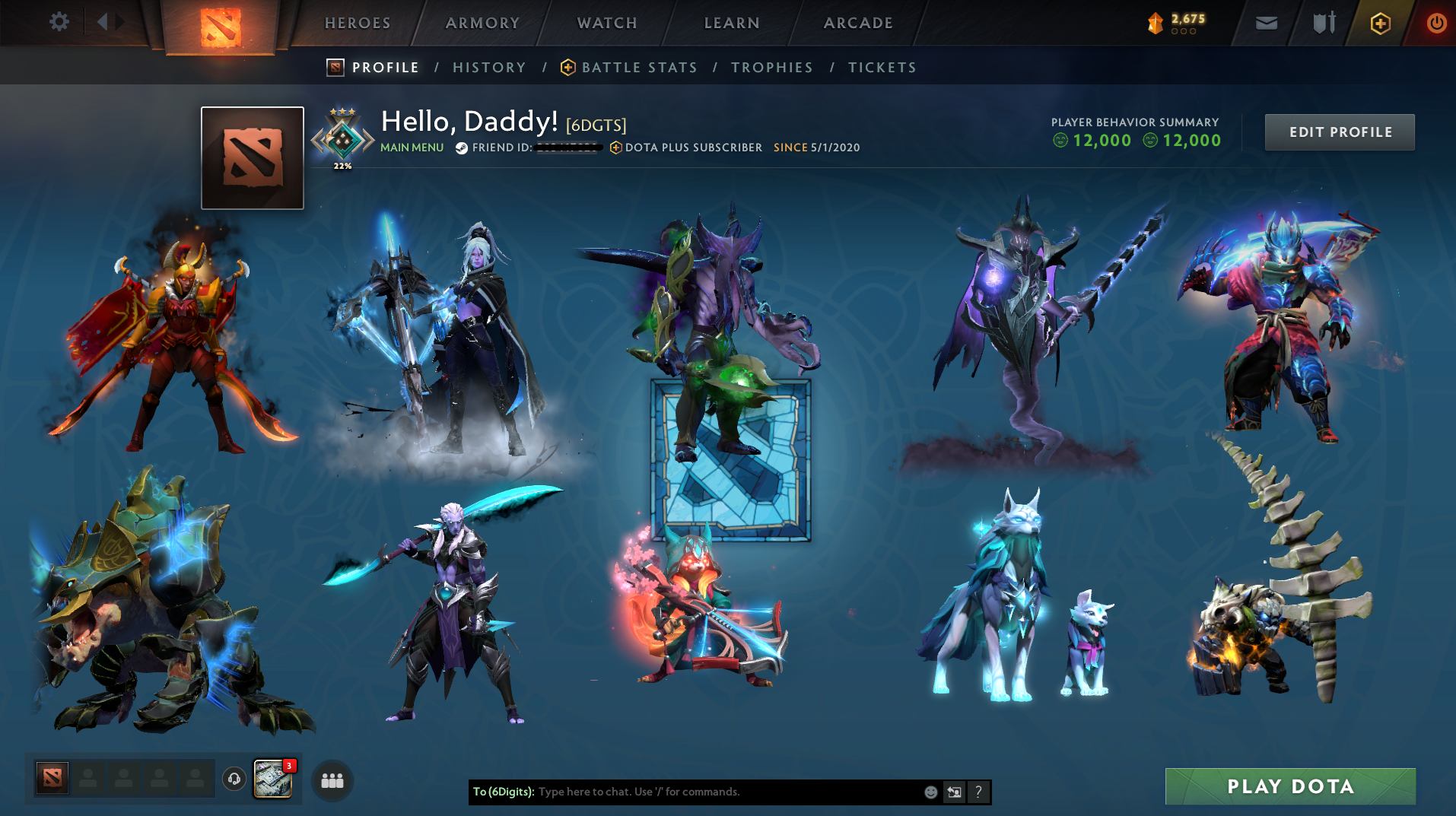The height and width of the screenshot is (816, 1456).
Task: Expand the rank medal next to the profile name
Action: pyautogui.click(x=342, y=137)
